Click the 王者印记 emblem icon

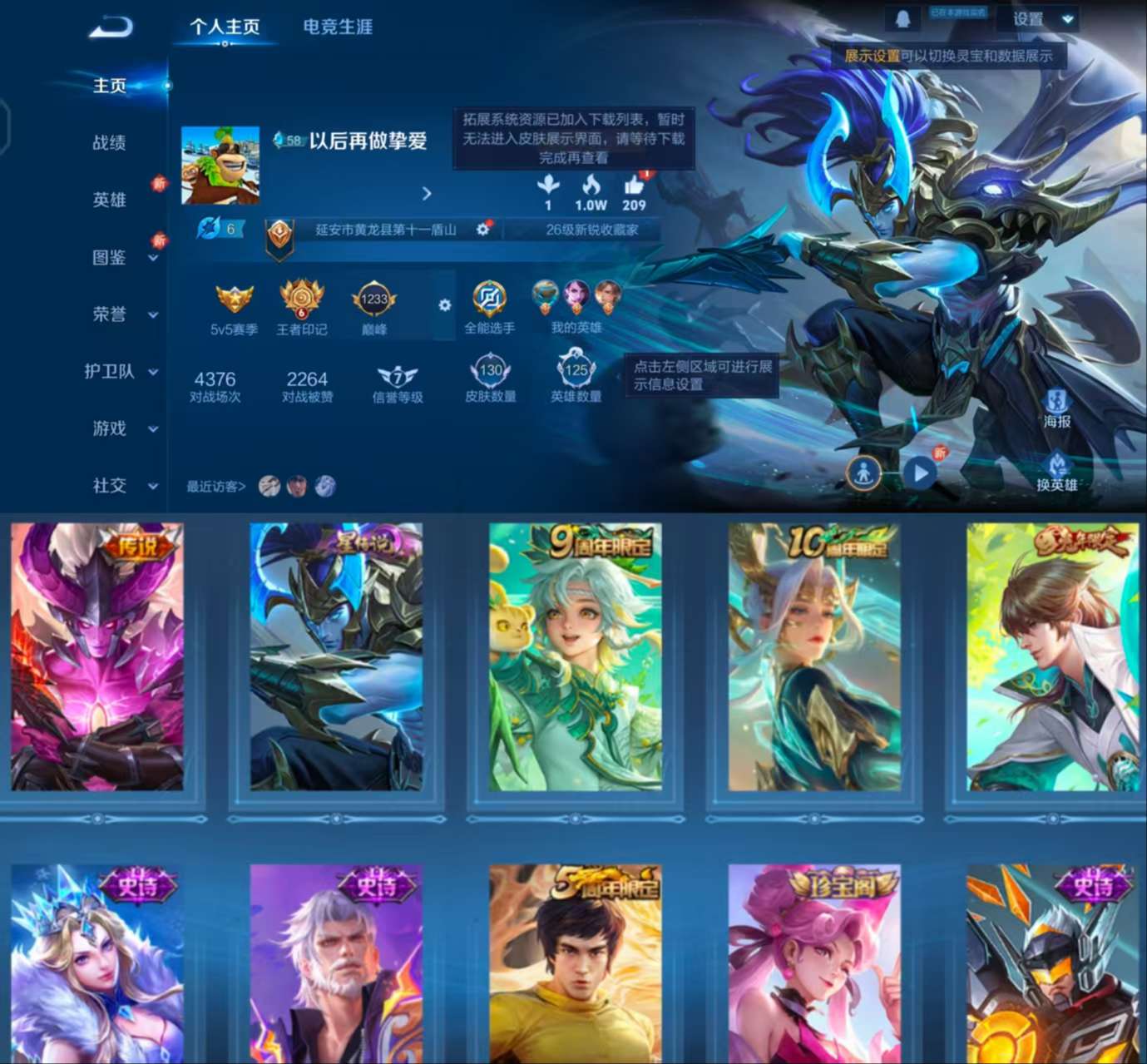[x=301, y=298]
